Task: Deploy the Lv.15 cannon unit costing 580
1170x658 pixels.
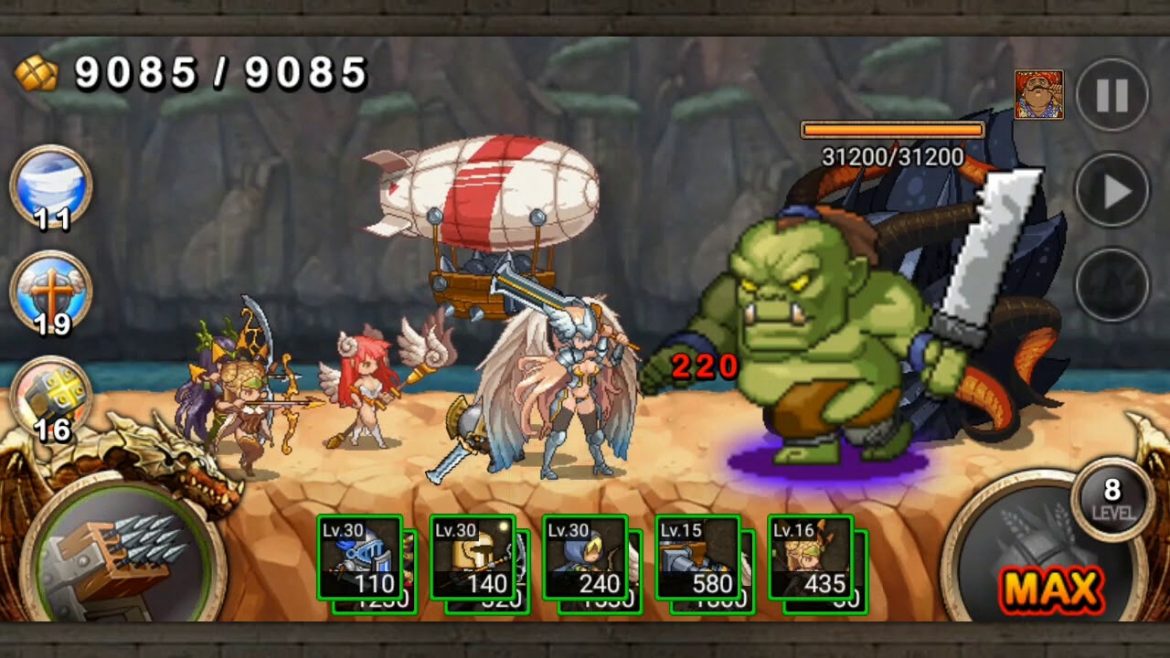Action: pos(698,558)
